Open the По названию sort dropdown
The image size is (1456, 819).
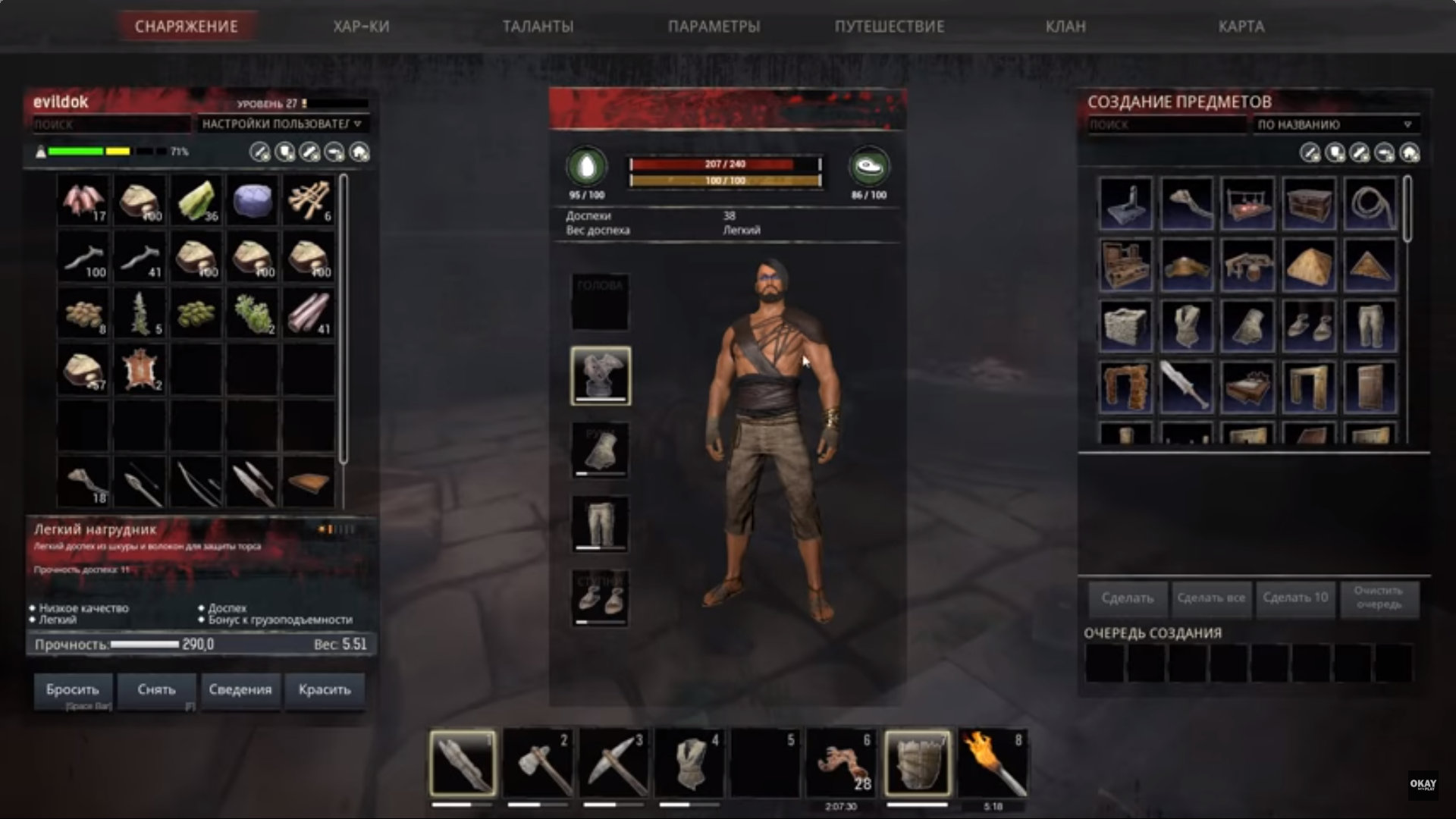point(1335,124)
